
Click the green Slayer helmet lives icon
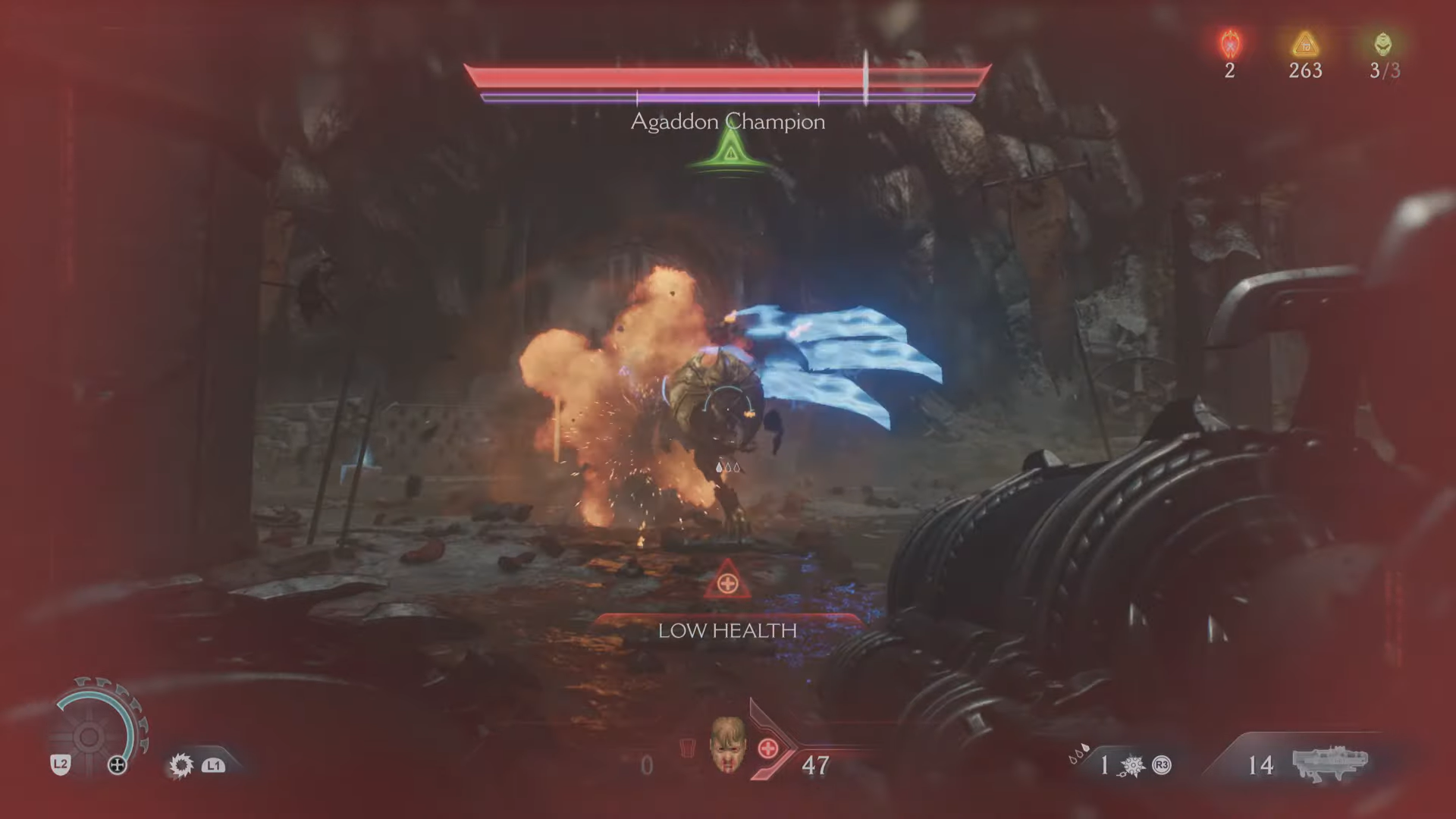(x=1383, y=44)
